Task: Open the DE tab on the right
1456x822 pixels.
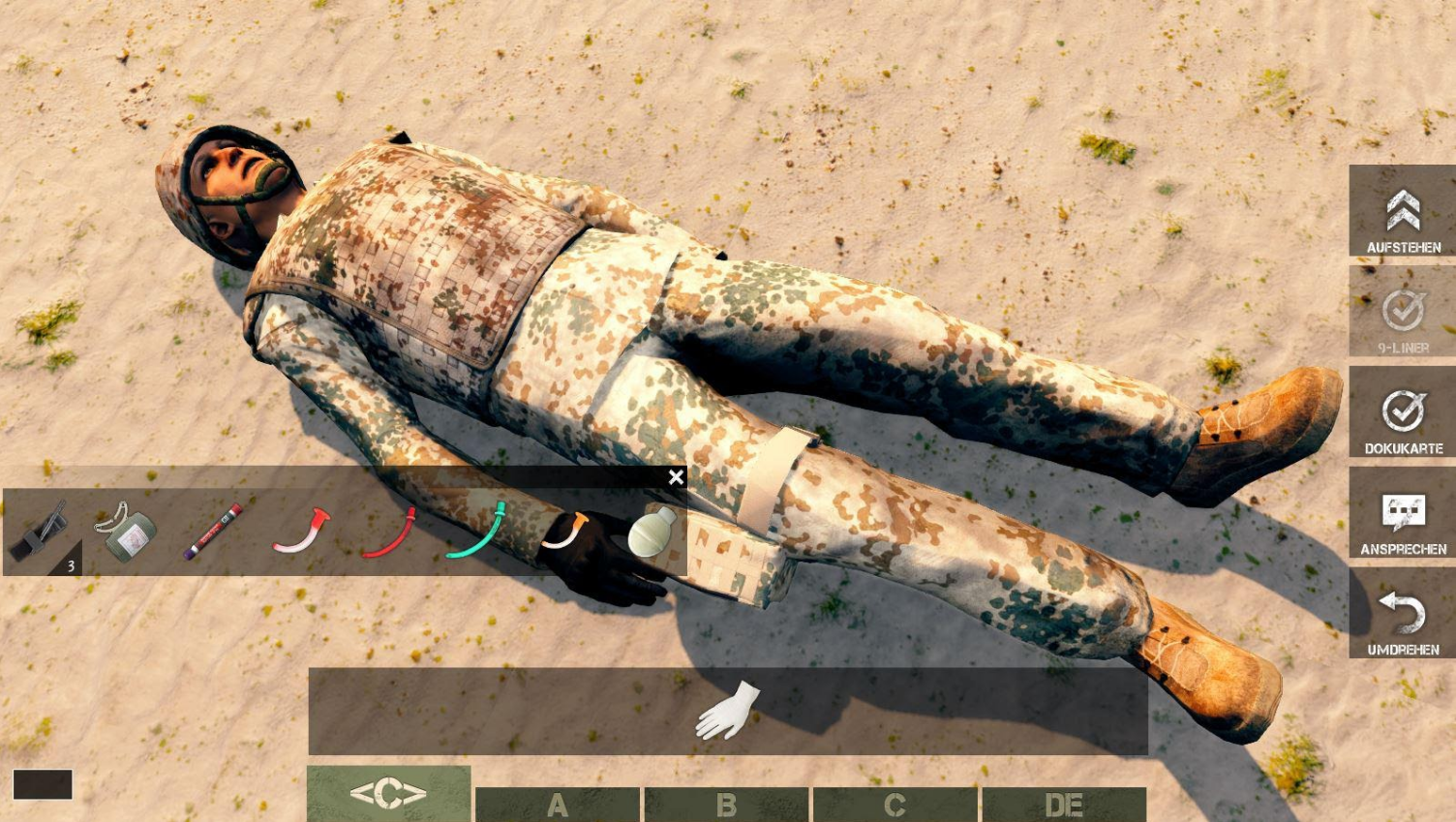Action: pyautogui.click(x=1065, y=804)
